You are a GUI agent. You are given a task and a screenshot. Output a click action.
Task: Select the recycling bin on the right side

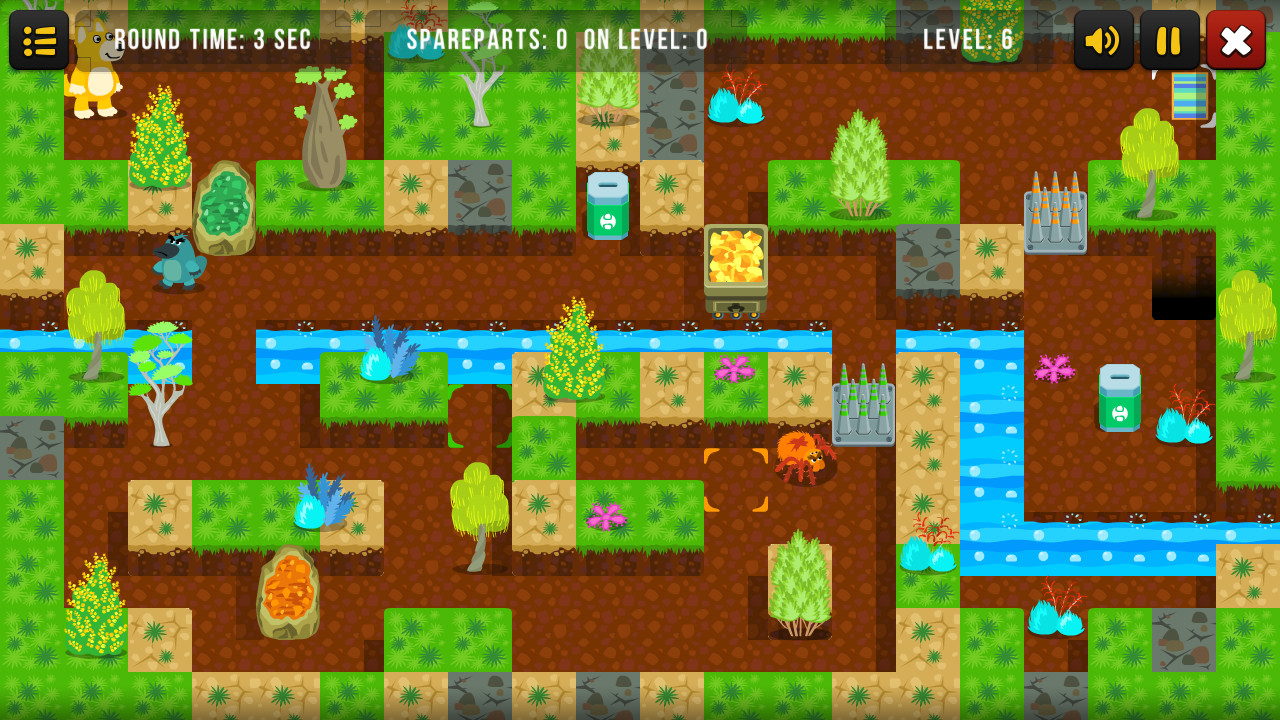coord(1118,398)
